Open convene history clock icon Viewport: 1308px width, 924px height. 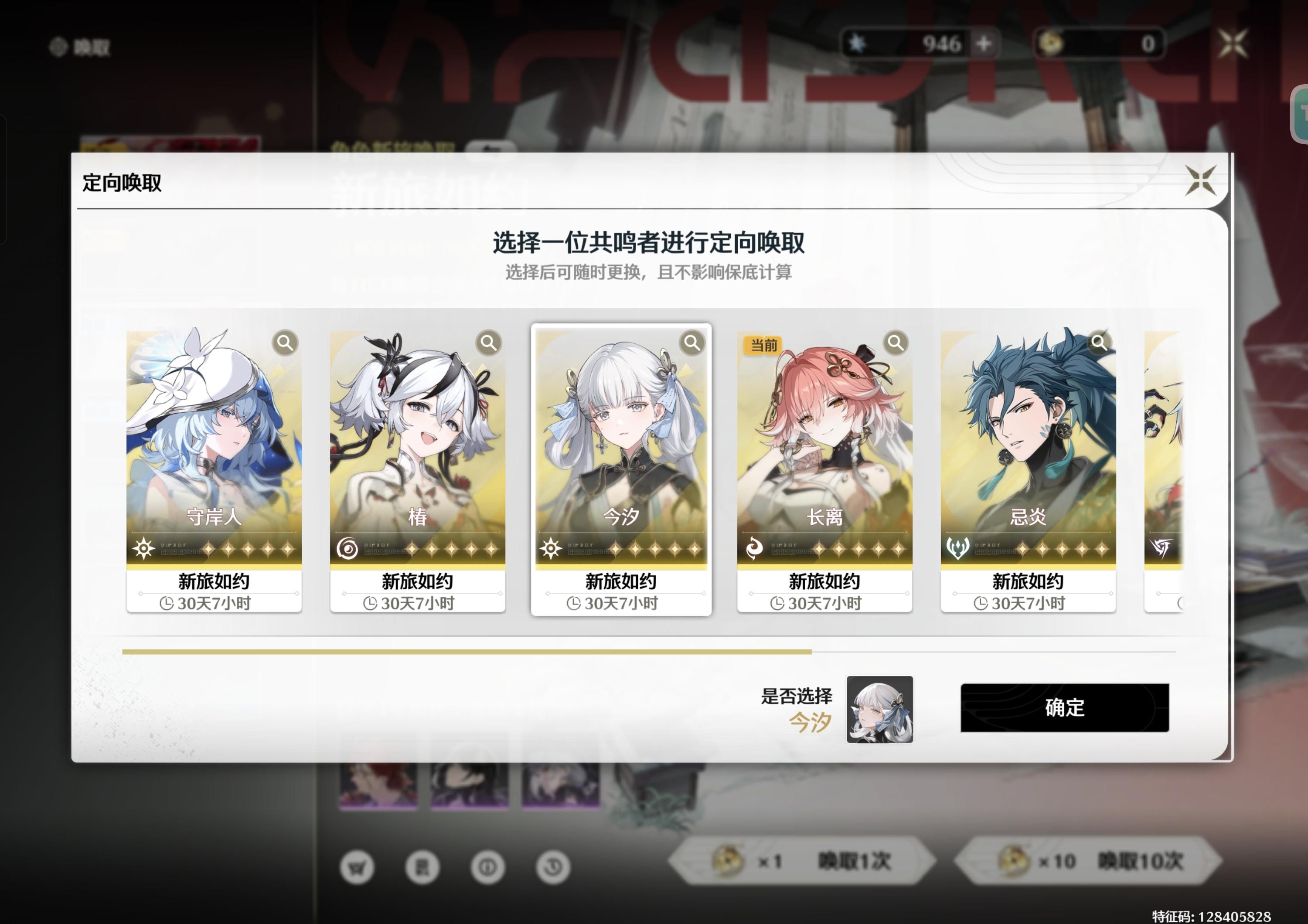[554, 866]
